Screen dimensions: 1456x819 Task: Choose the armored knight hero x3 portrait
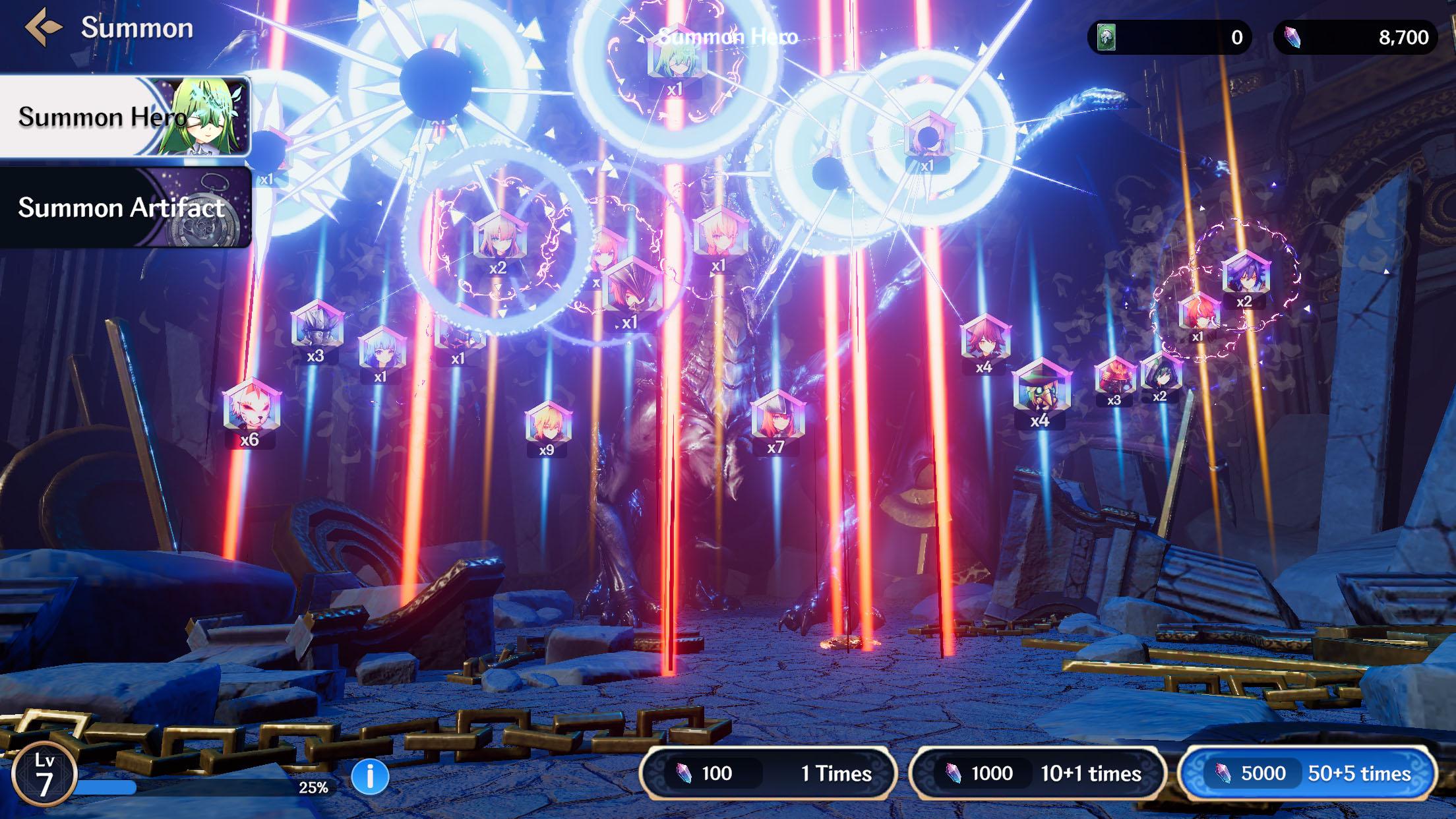[x=317, y=325]
